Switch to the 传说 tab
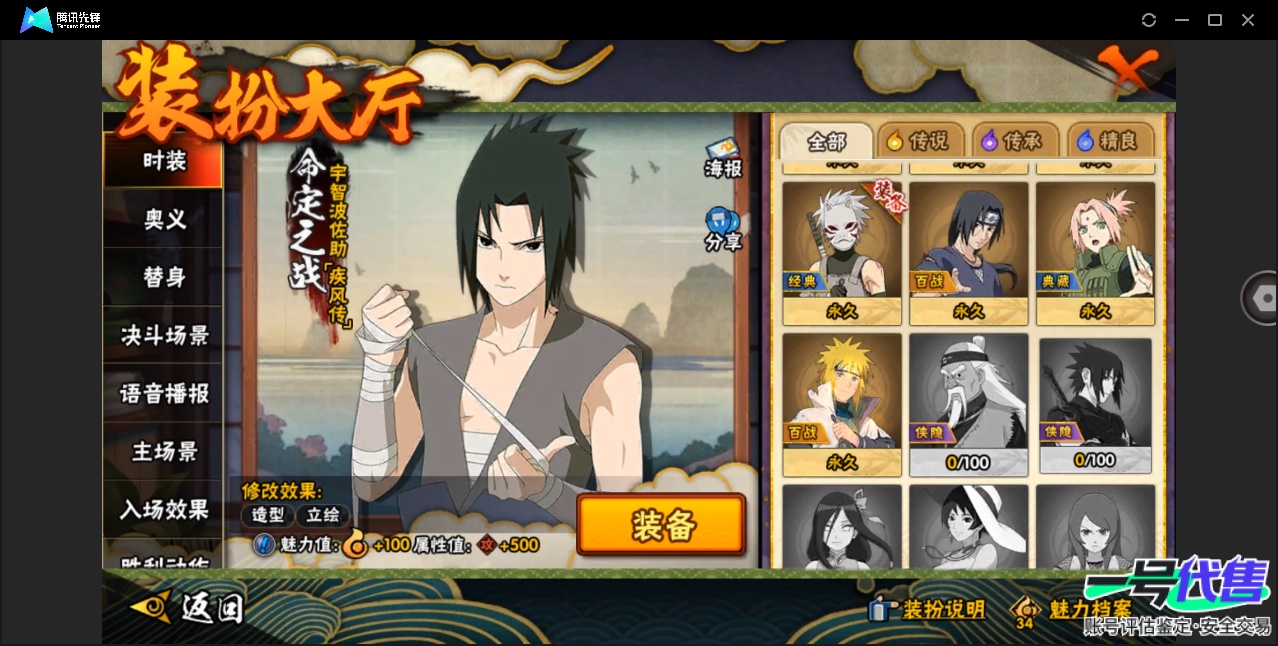This screenshot has width=1278, height=646. (919, 141)
